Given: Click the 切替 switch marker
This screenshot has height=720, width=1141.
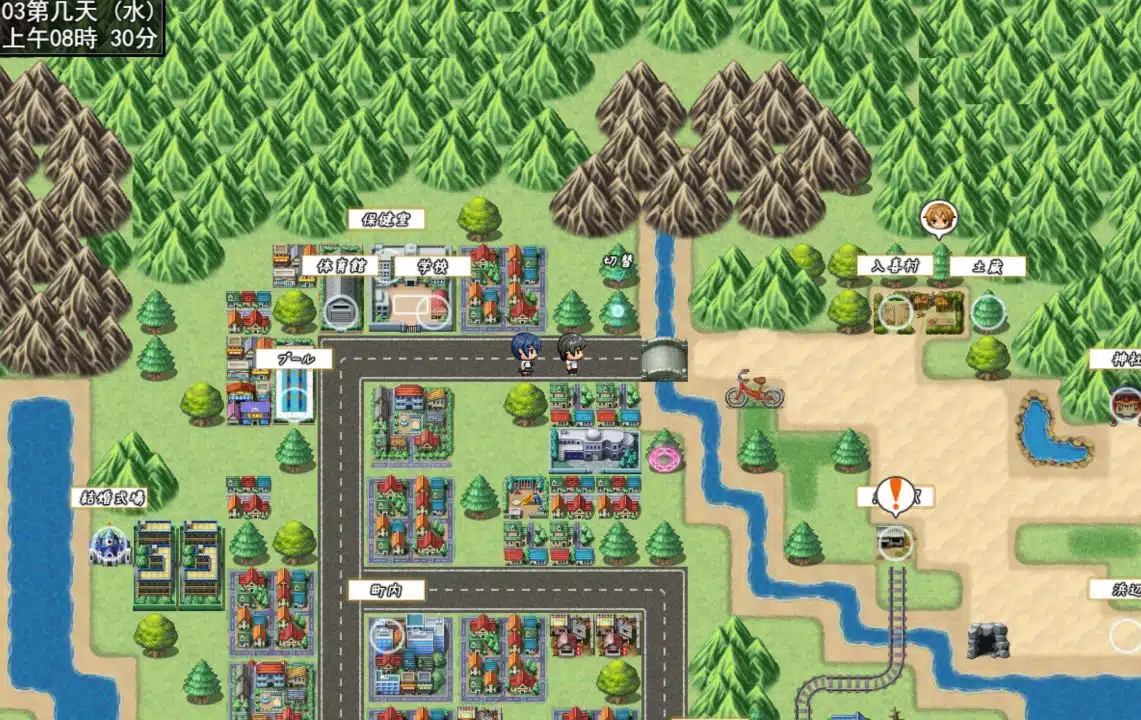Looking at the screenshot, I should (619, 262).
